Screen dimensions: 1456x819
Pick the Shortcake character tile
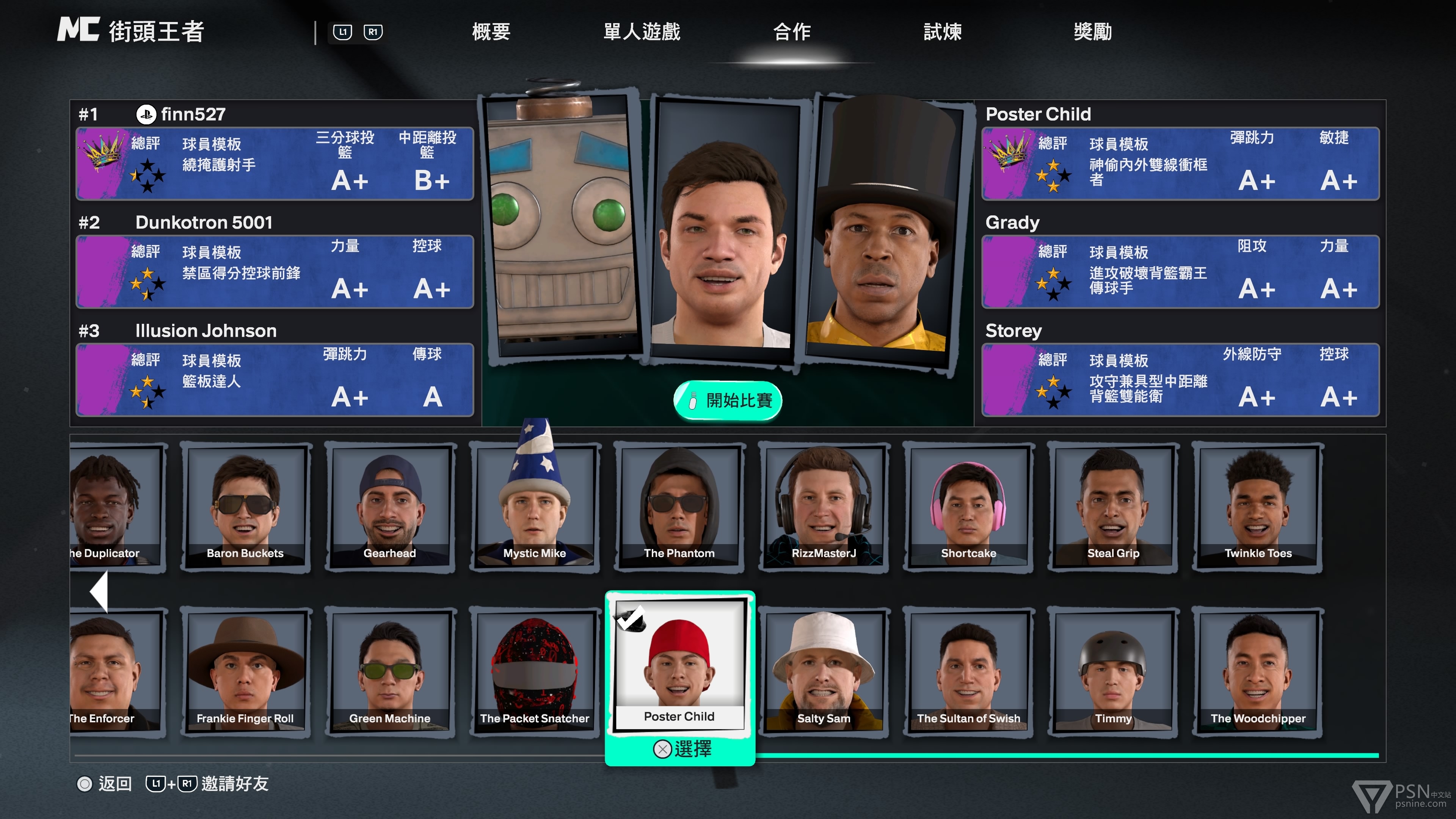pos(969,507)
